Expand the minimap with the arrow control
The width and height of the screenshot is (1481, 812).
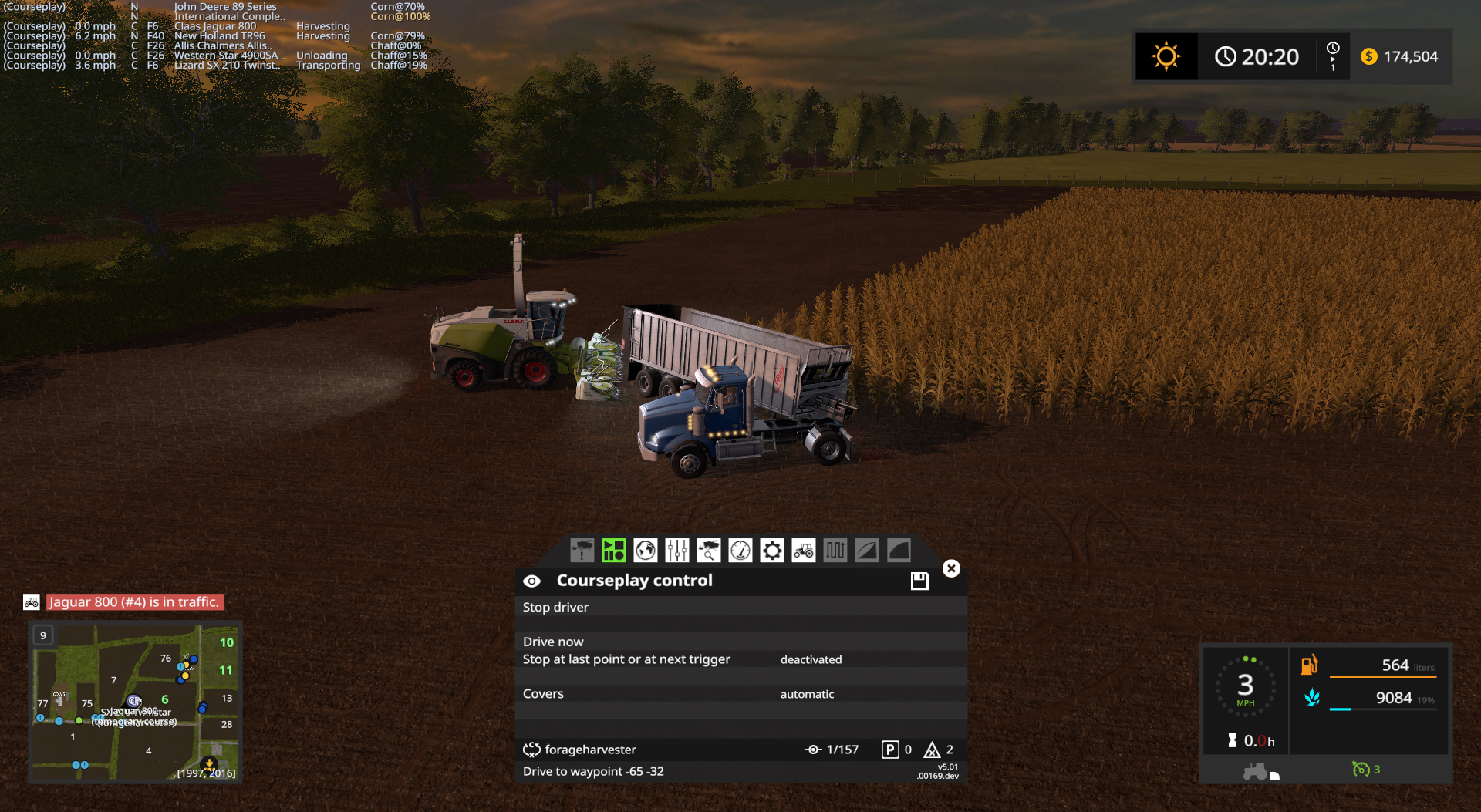pos(209,763)
